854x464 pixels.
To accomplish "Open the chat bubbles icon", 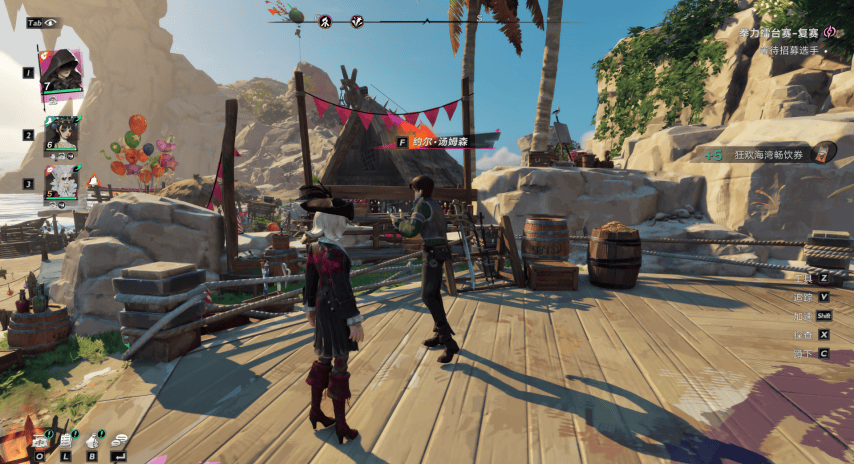I will pyautogui.click(x=119, y=439).
